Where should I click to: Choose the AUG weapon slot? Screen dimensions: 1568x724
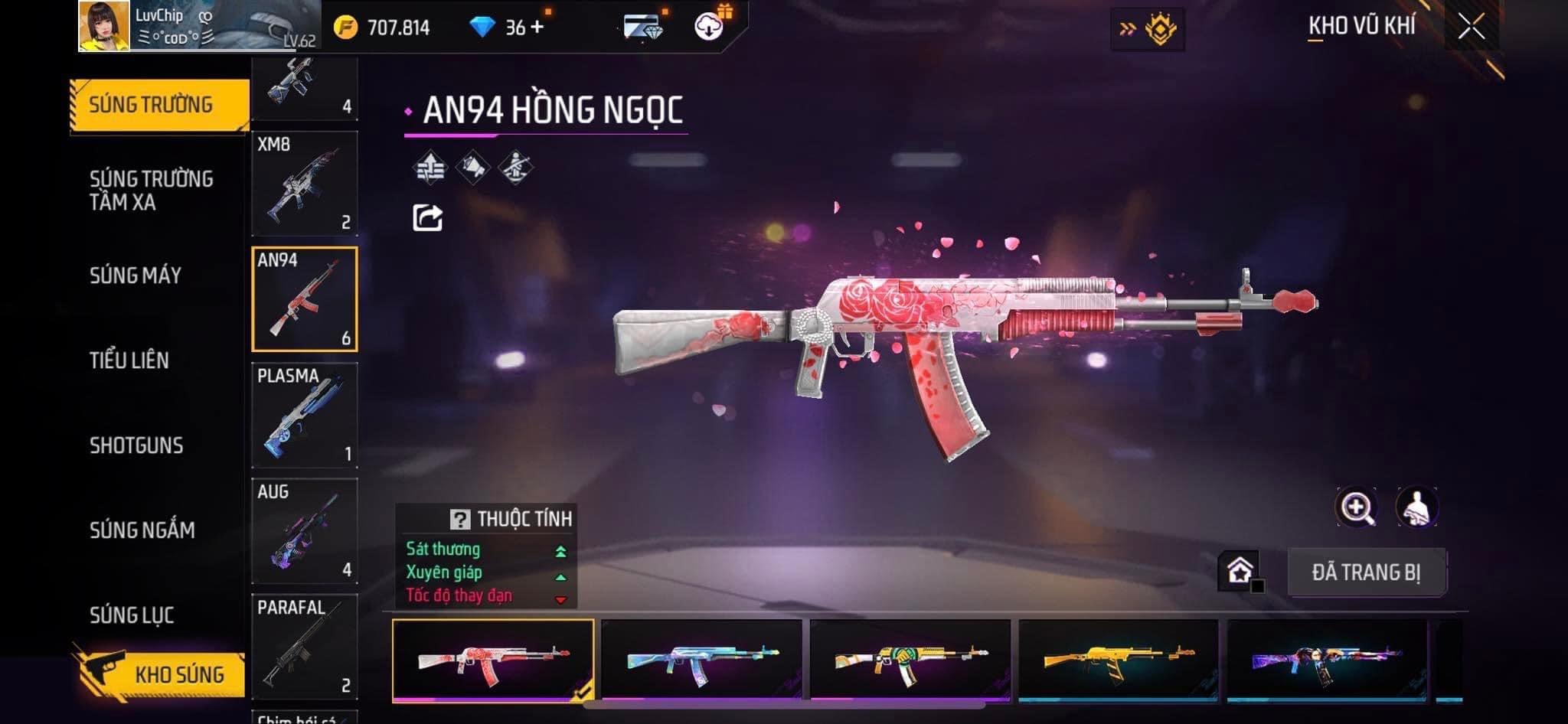(305, 531)
